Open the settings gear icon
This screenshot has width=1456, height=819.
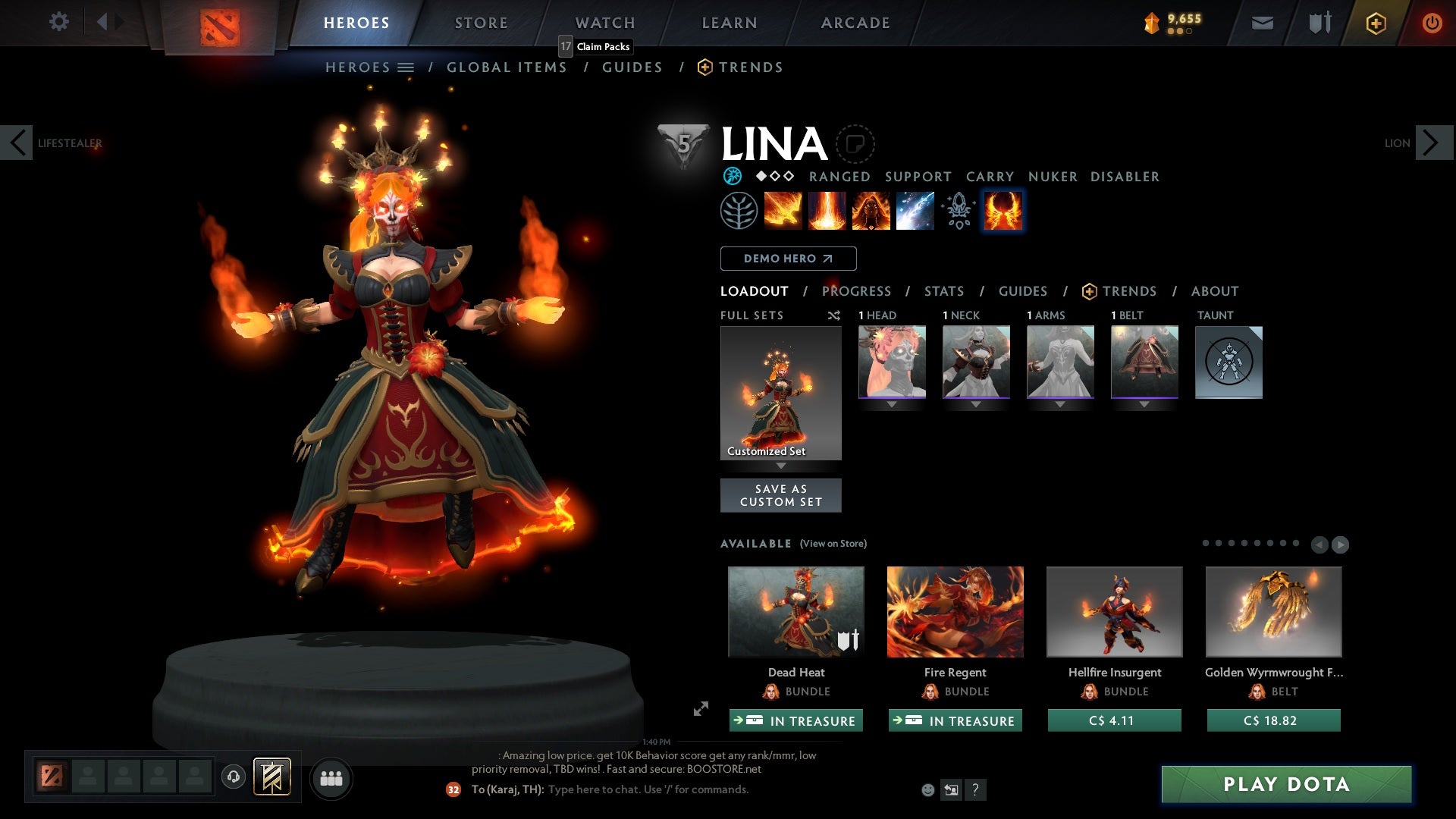point(59,22)
